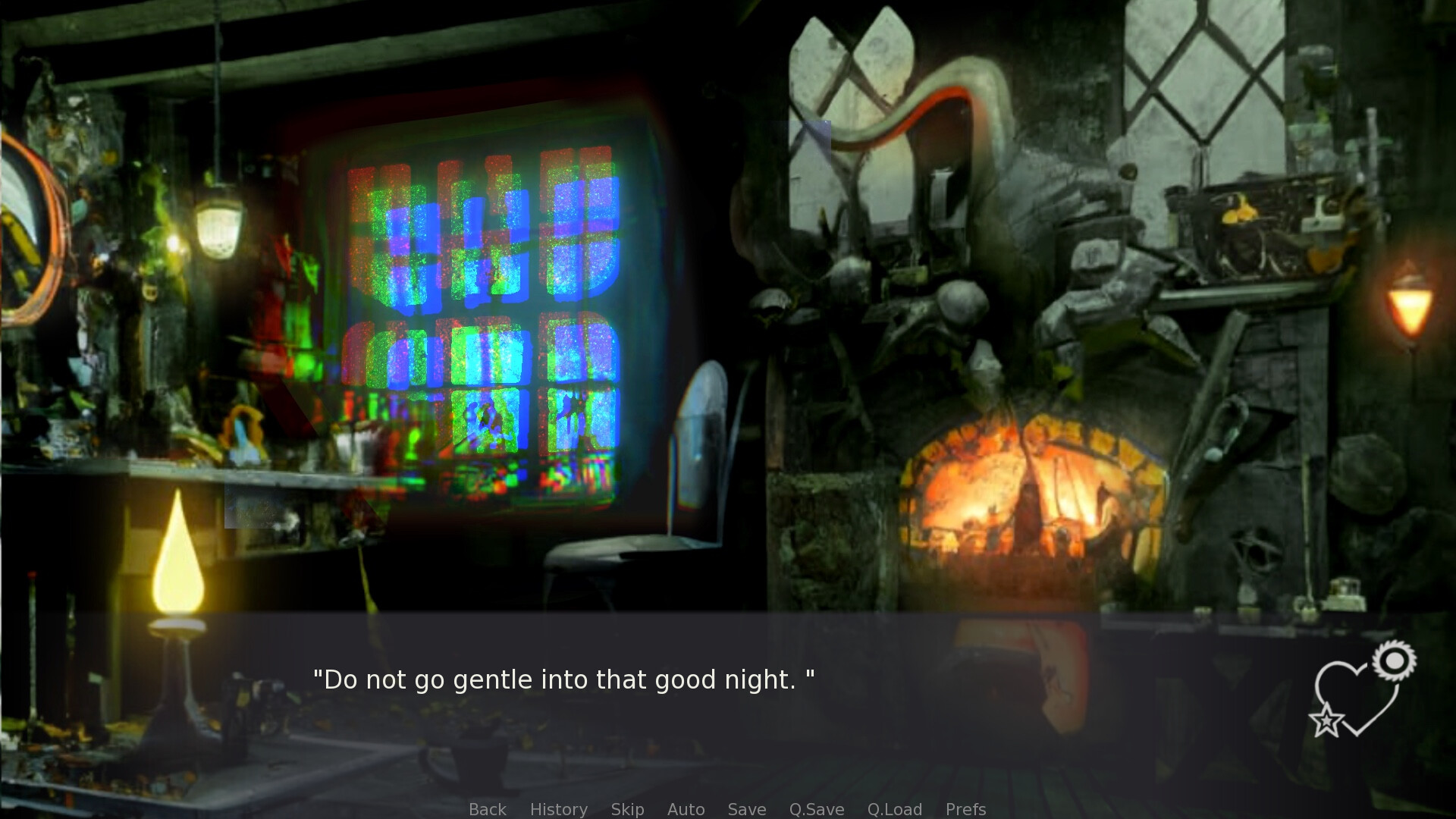Viewport: 1456px width, 819px height.
Task: Toggle Skip mode in the quick menu
Action: (627, 809)
